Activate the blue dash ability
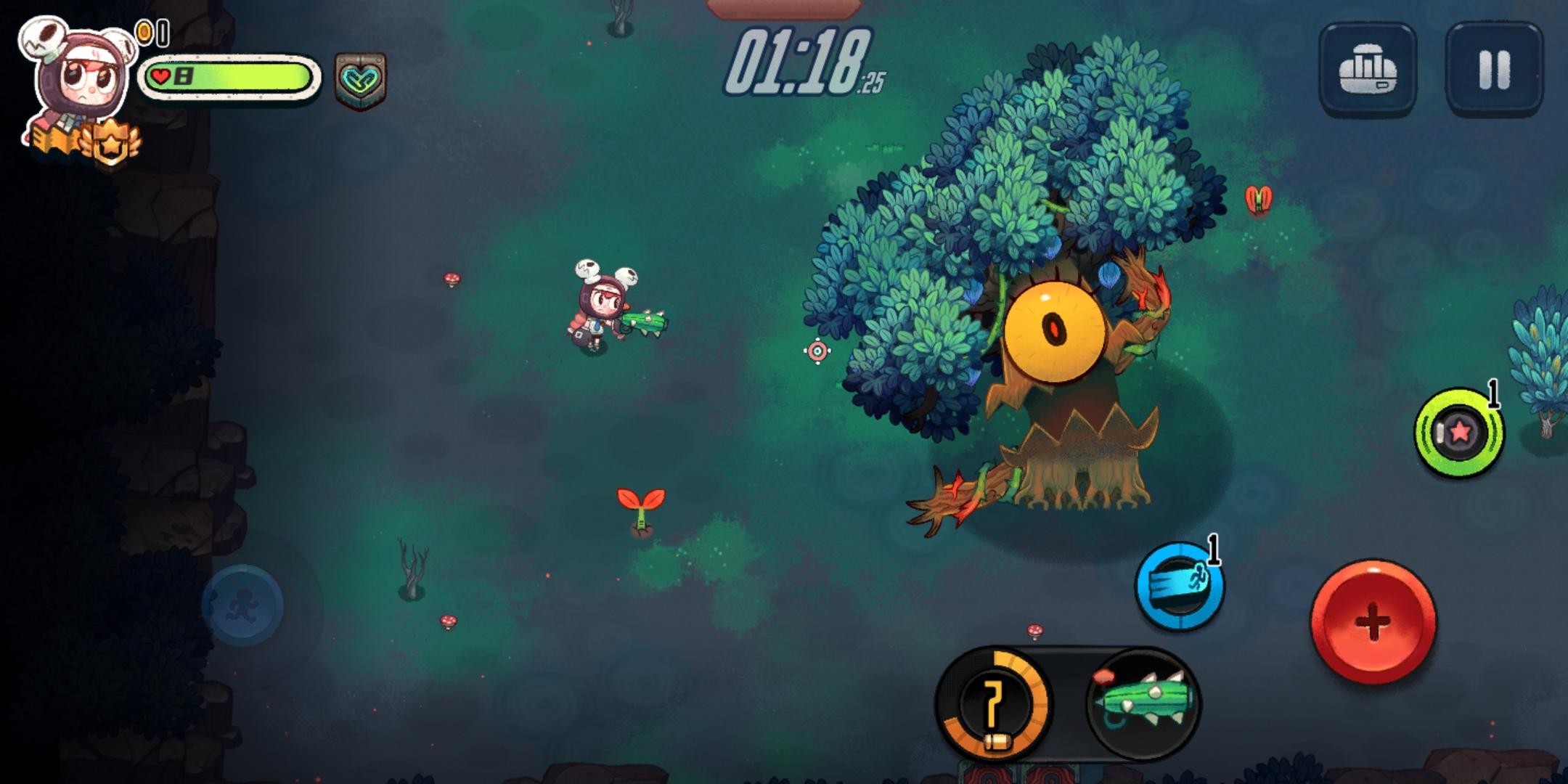Image resolution: width=1568 pixels, height=784 pixels. point(1180,585)
